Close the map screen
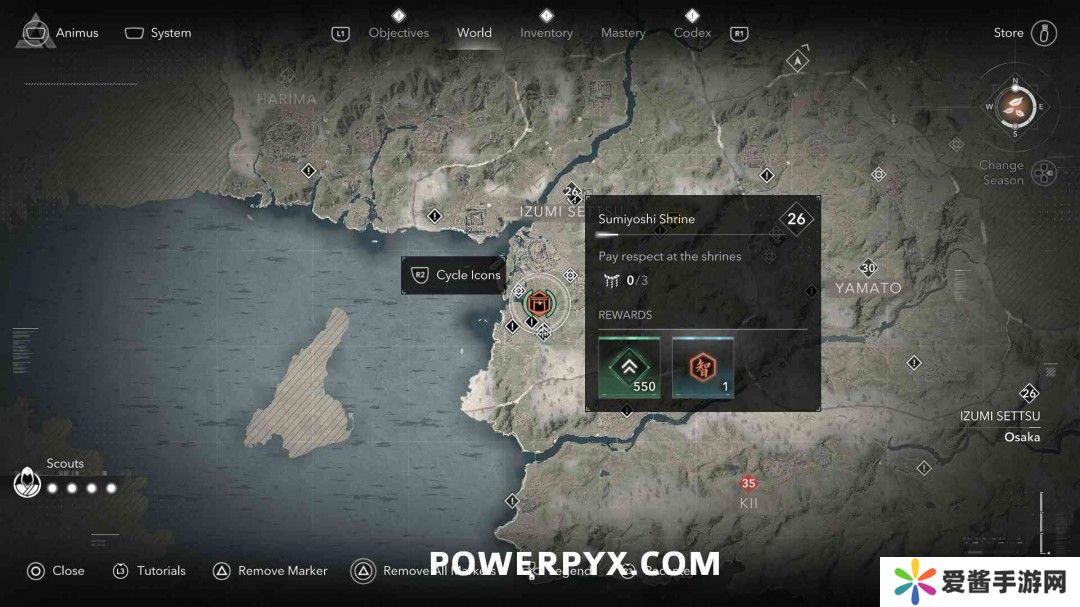This screenshot has width=1080, height=607. 56,571
